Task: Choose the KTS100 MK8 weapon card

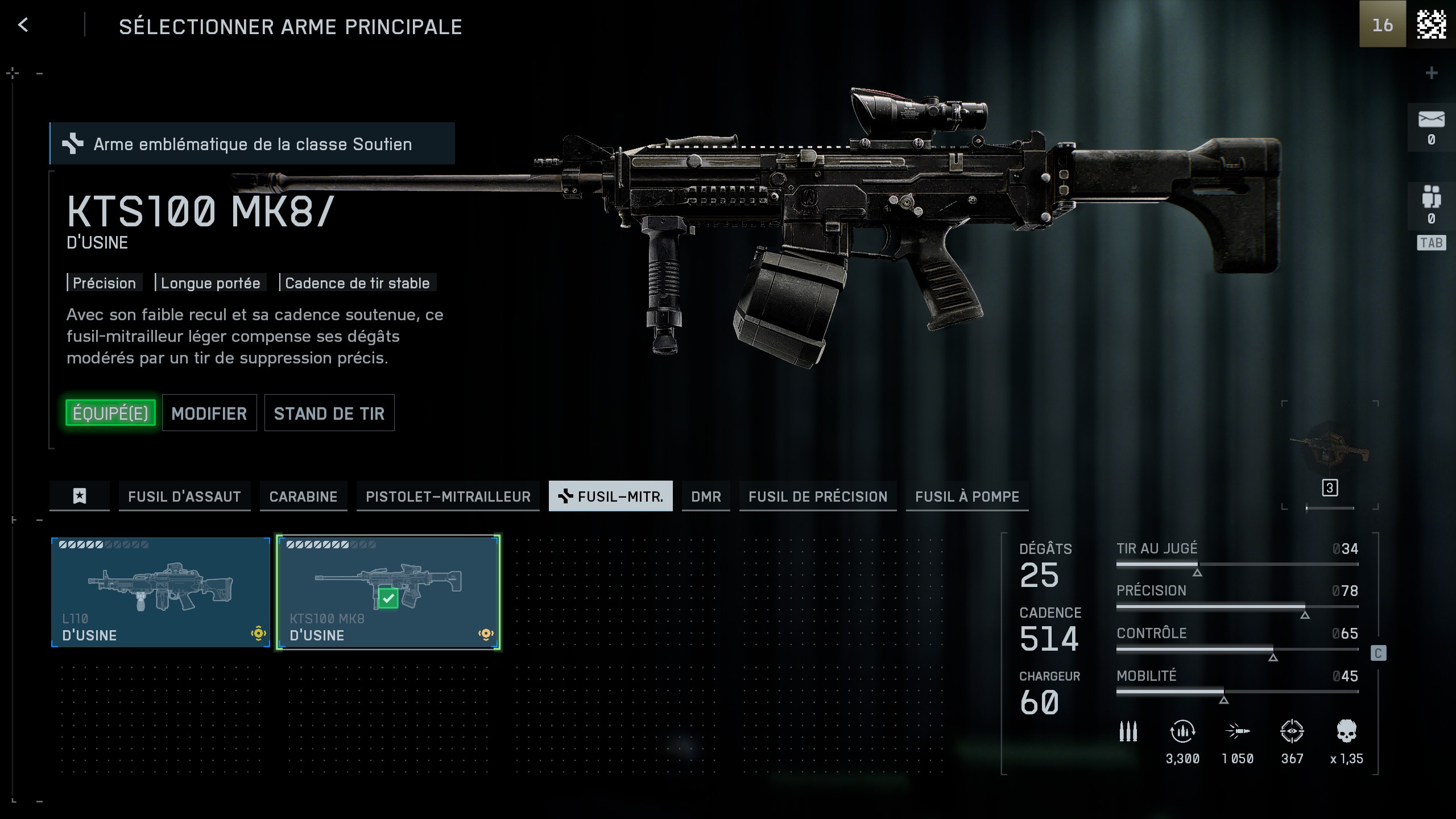Action: coord(388,591)
